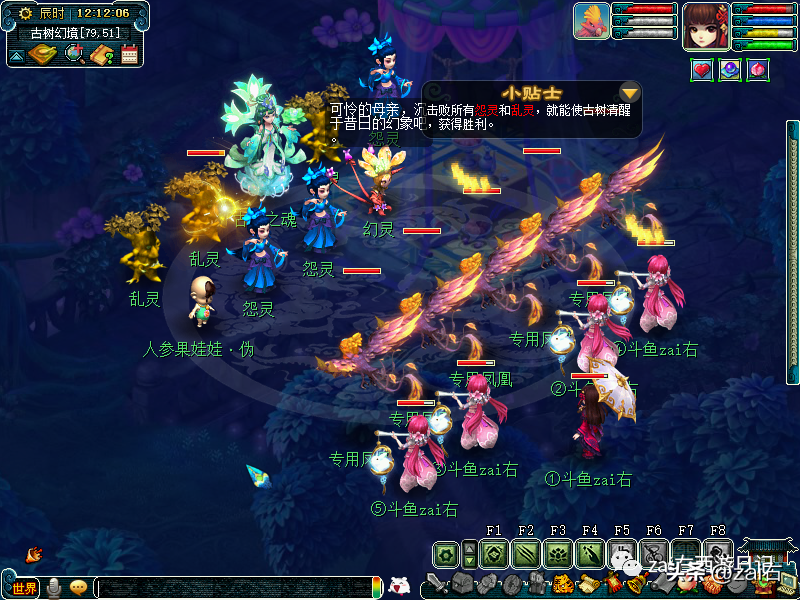Open the calendar icon under the clock
The width and height of the screenshot is (800, 600).
click(x=129, y=54)
